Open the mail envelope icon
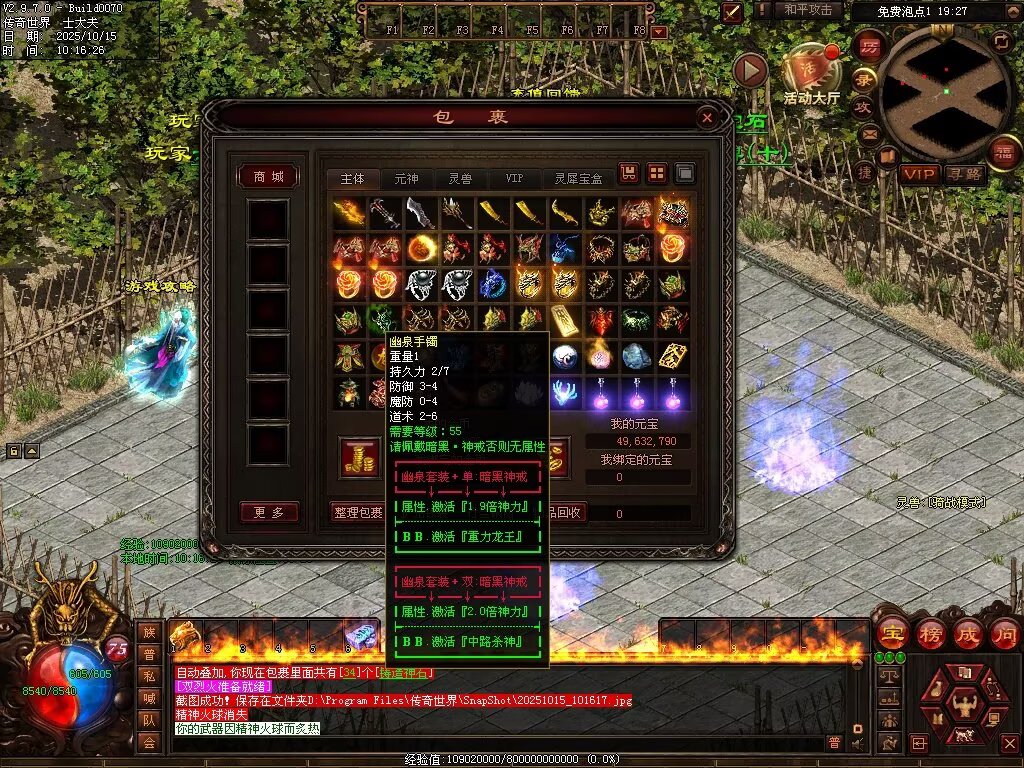This screenshot has width=1024, height=768. (x=869, y=133)
